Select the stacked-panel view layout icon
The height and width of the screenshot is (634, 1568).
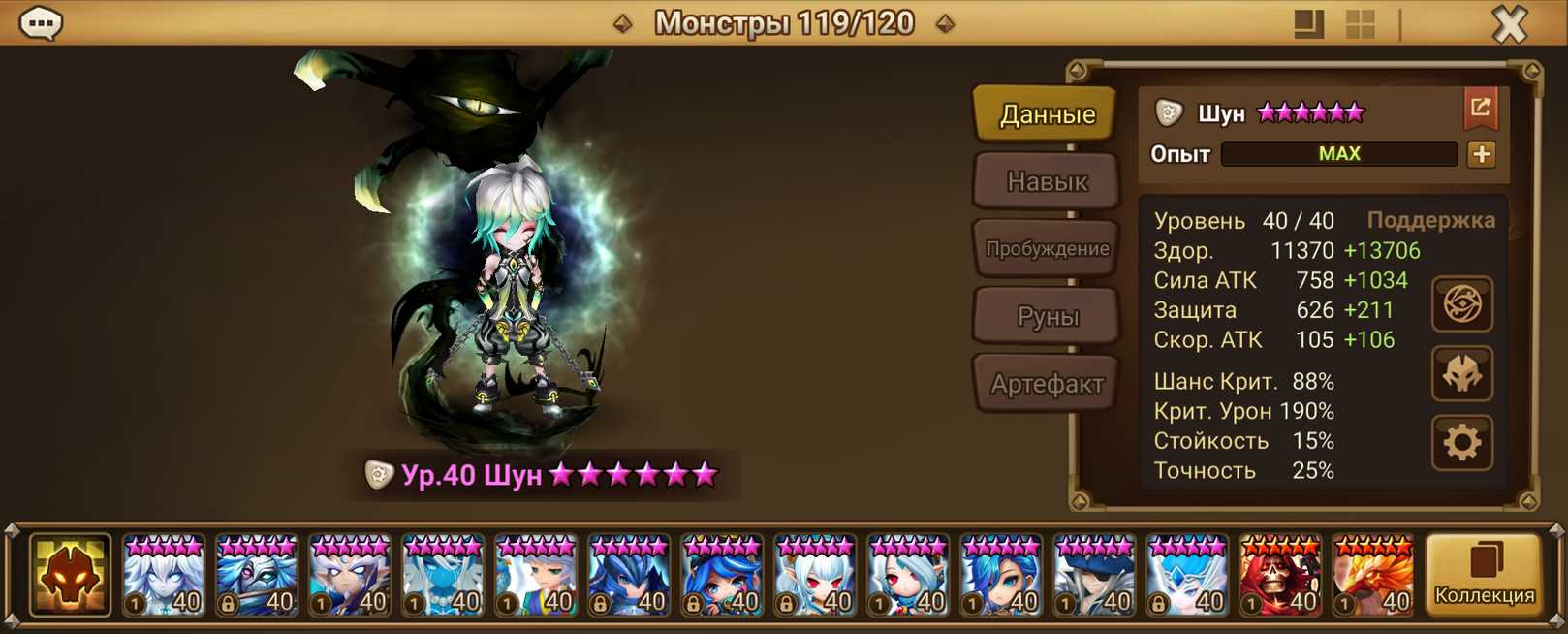pyautogui.click(x=1308, y=24)
